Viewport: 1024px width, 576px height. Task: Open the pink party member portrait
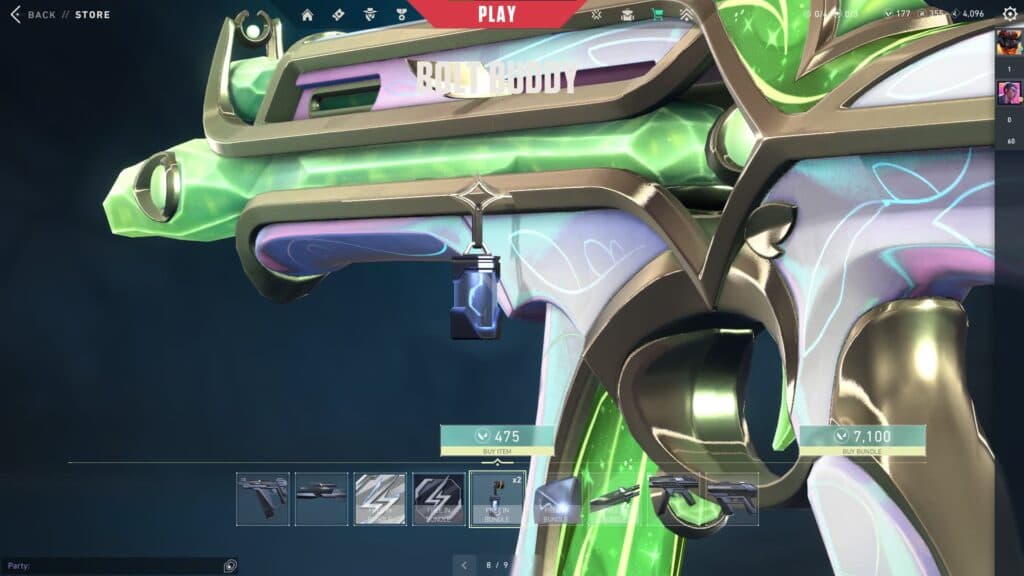coord(1009,93)
